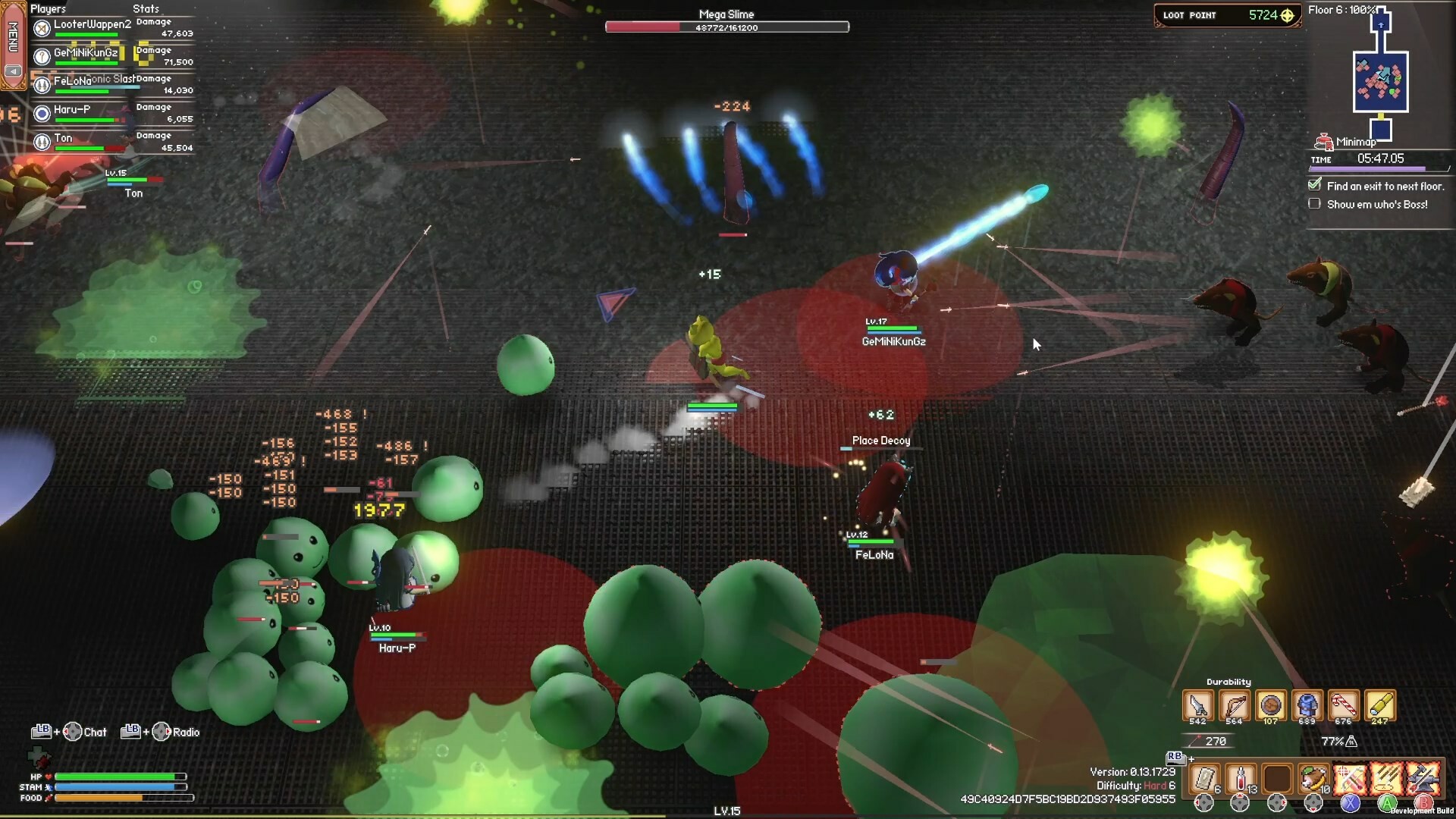Select the dagger with 542 durability
This screenshot has height=819, width=1456.
(1197, 704)
